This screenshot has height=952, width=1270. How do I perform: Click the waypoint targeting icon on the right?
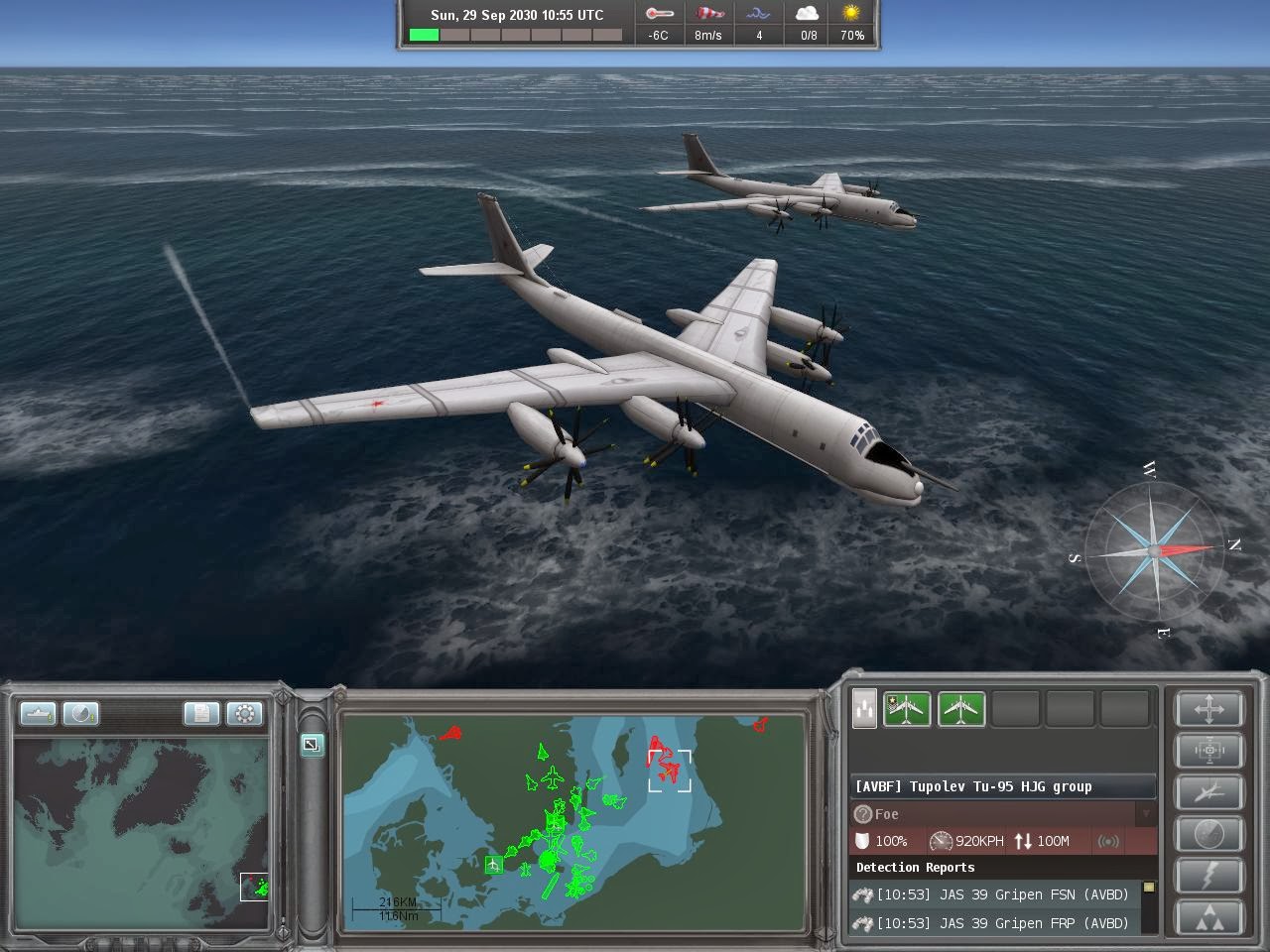[x=1208, y=751]
